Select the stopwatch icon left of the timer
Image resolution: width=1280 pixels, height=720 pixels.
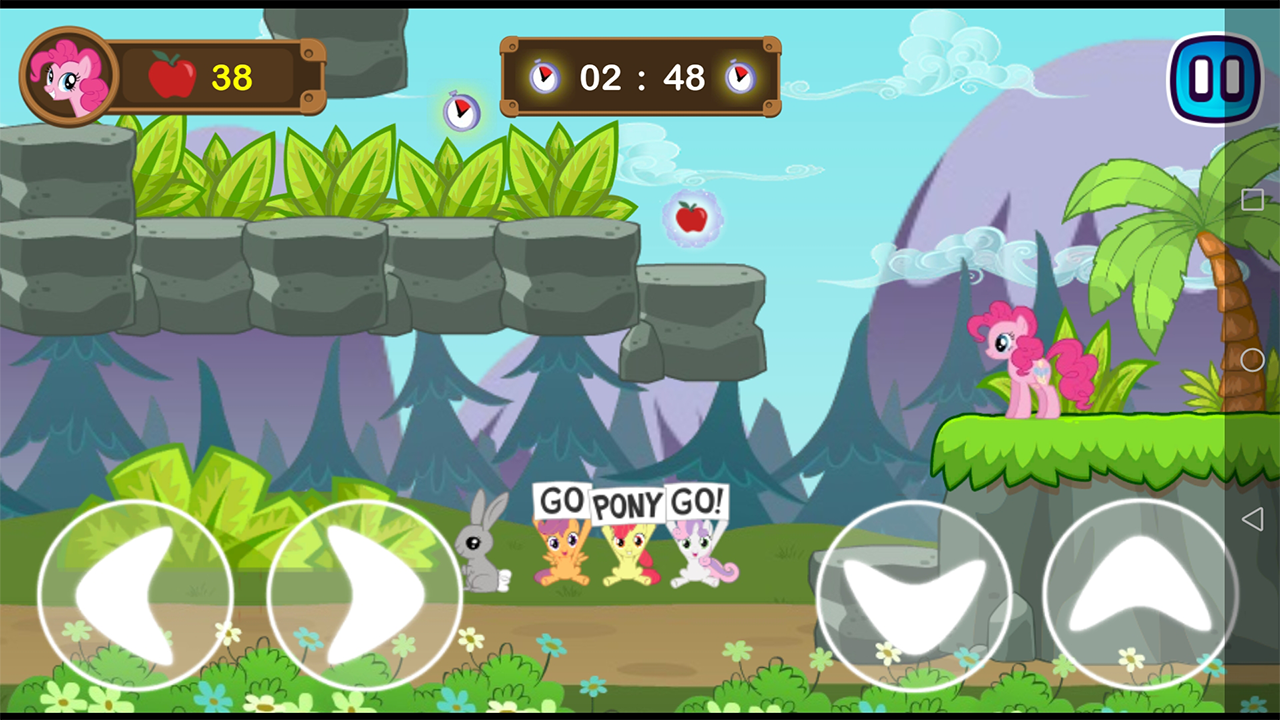coord(545,77)
